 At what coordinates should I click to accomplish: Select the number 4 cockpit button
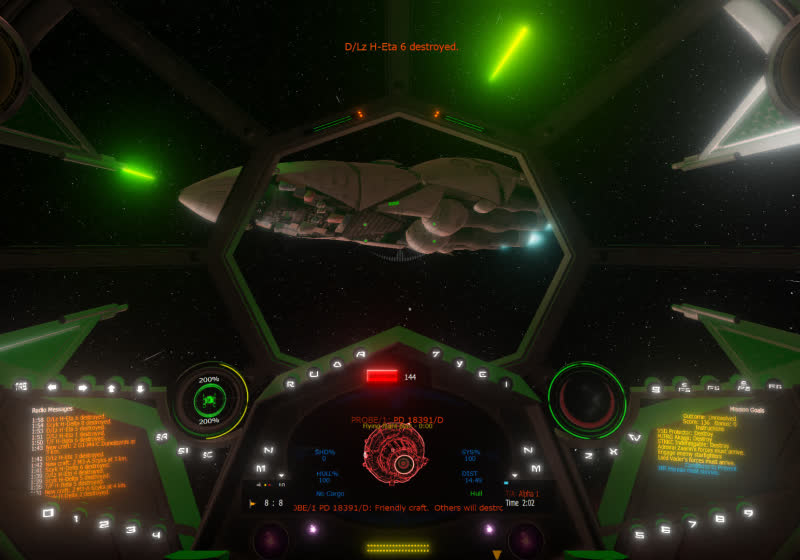[156, 533]
